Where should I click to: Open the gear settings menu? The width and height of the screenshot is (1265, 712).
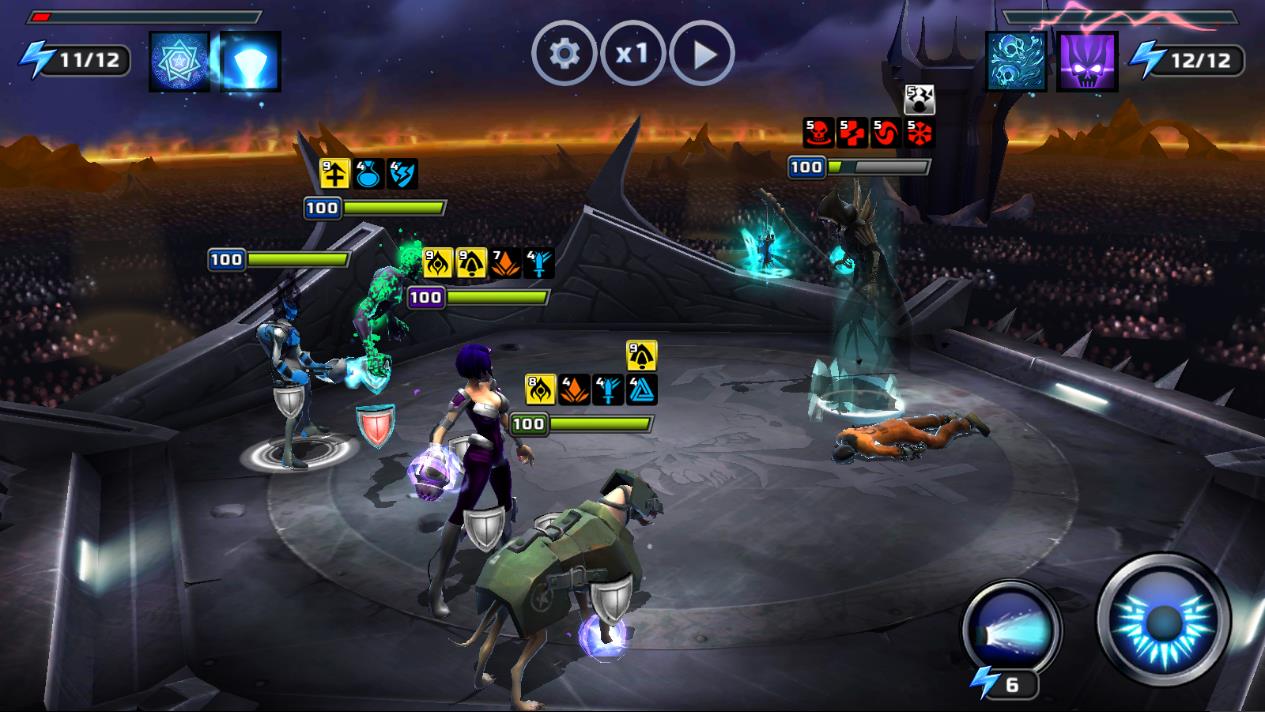[564, 54]
